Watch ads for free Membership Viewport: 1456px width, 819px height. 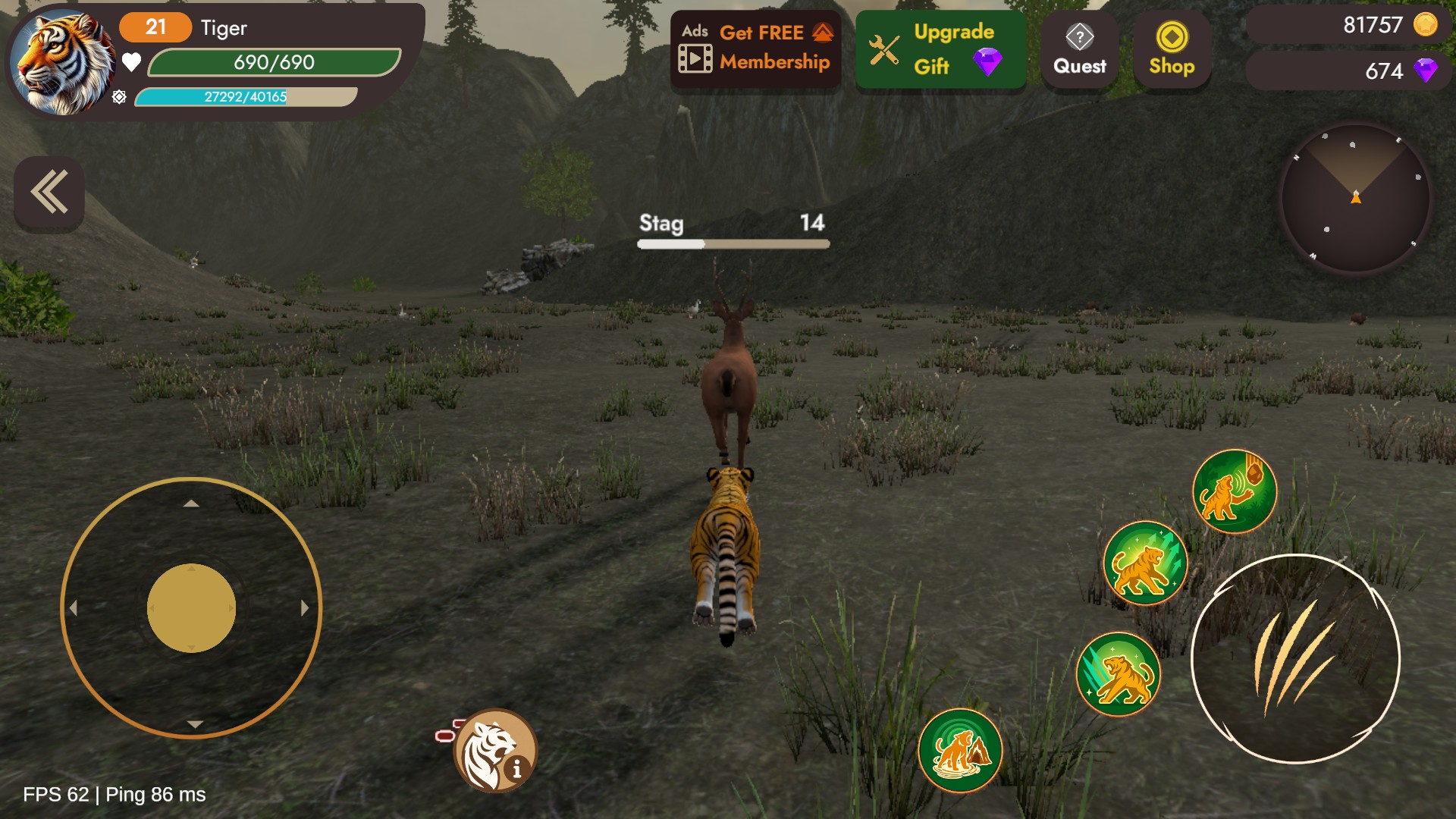755,49
